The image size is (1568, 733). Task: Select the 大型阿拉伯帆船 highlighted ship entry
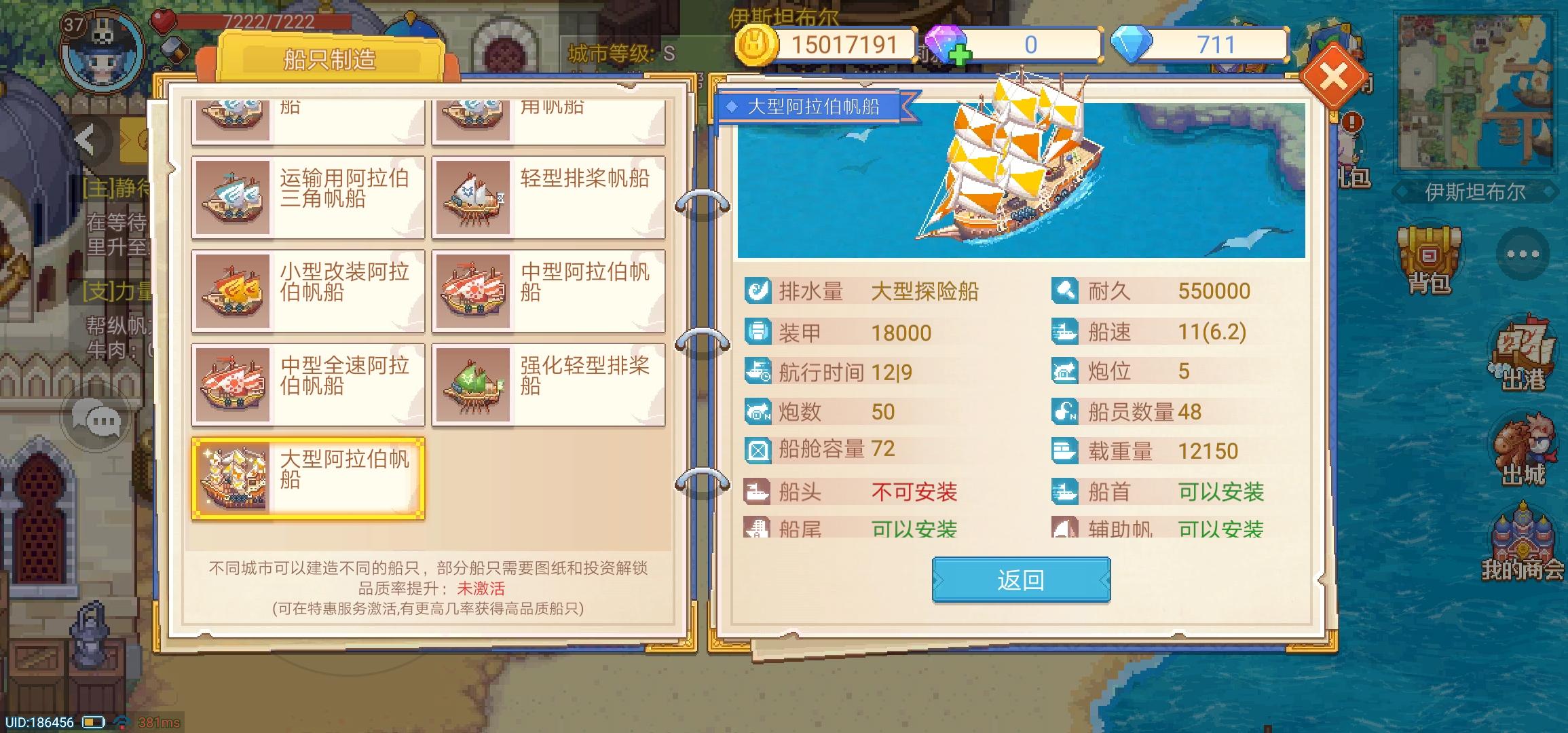coord(307,478)
